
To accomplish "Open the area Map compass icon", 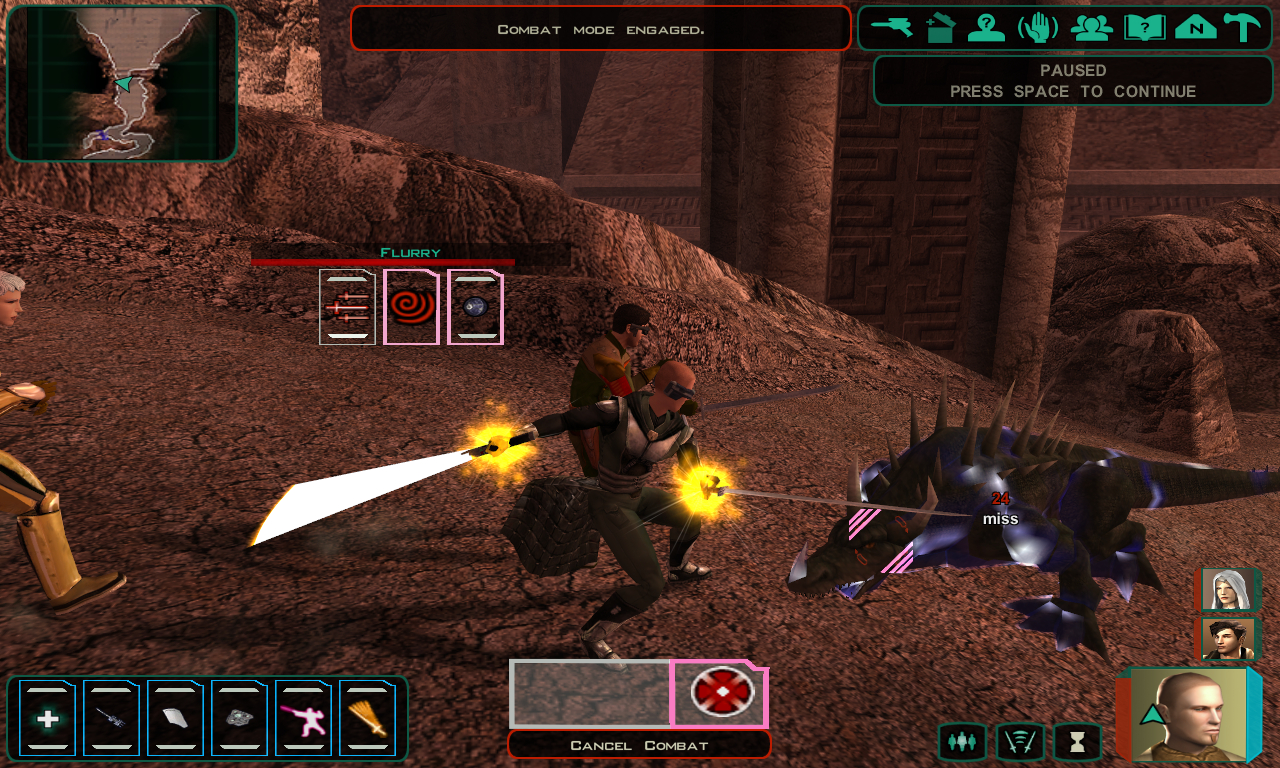I will click(x=1195, y=27).
